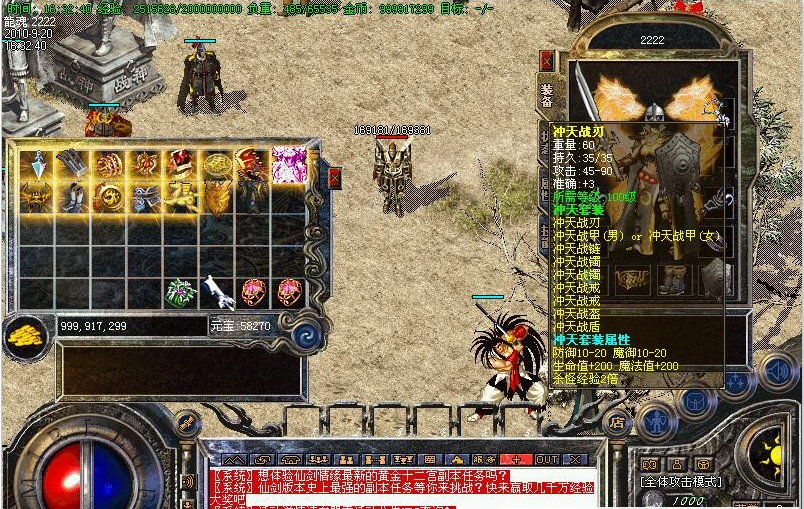The height and width of the screenshot is (509, 804).
Task: Close the character equipment panel
Action: click(547, 60)
